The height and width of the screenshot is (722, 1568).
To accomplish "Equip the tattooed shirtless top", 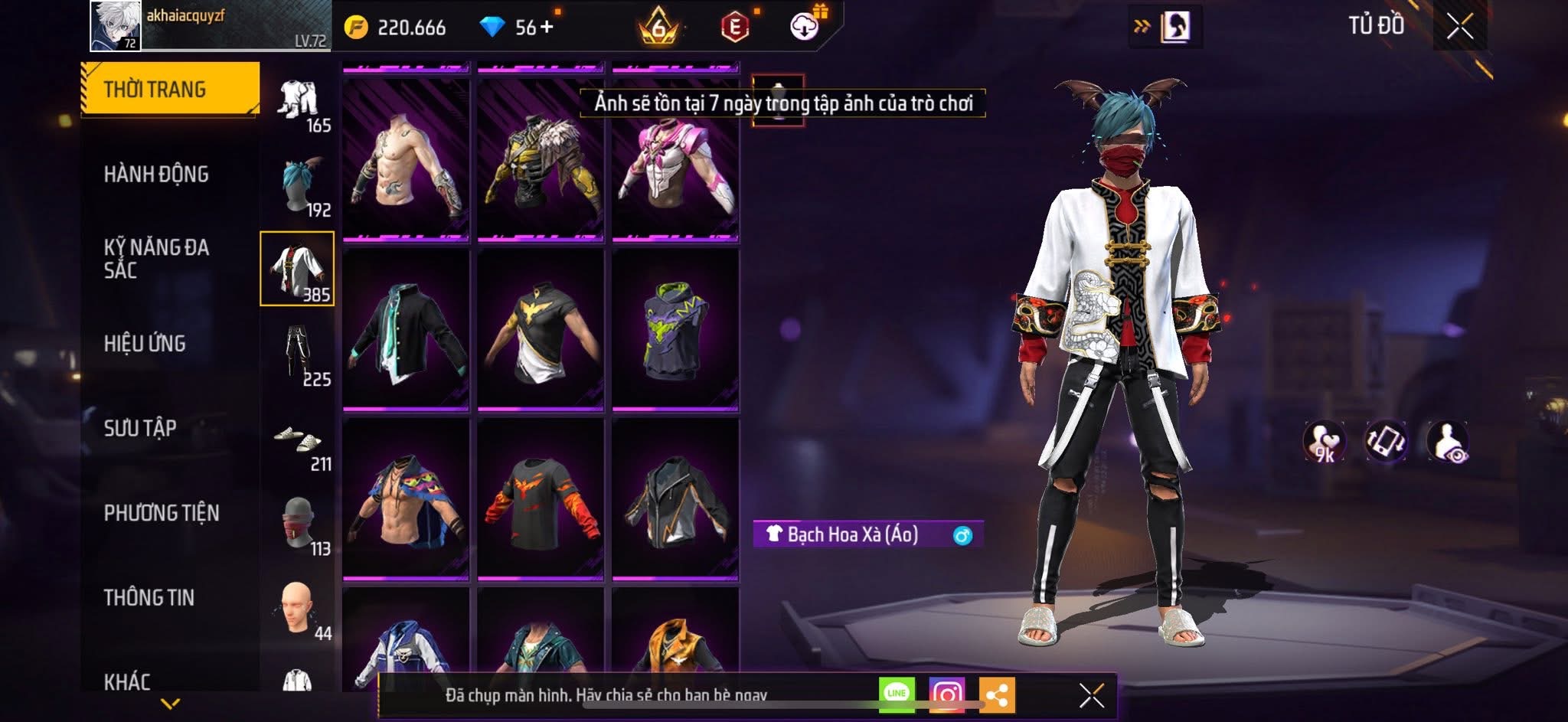I will pos(406,162).
